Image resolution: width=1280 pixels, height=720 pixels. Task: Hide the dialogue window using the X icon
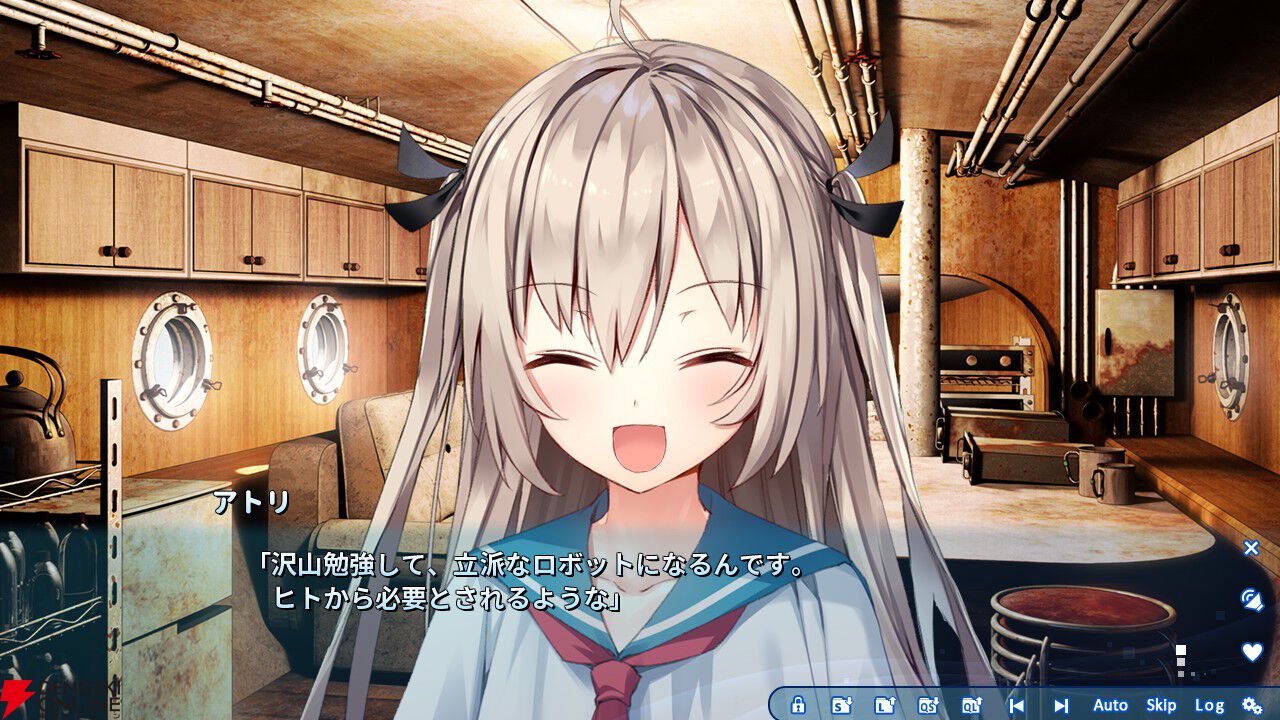1249,548
